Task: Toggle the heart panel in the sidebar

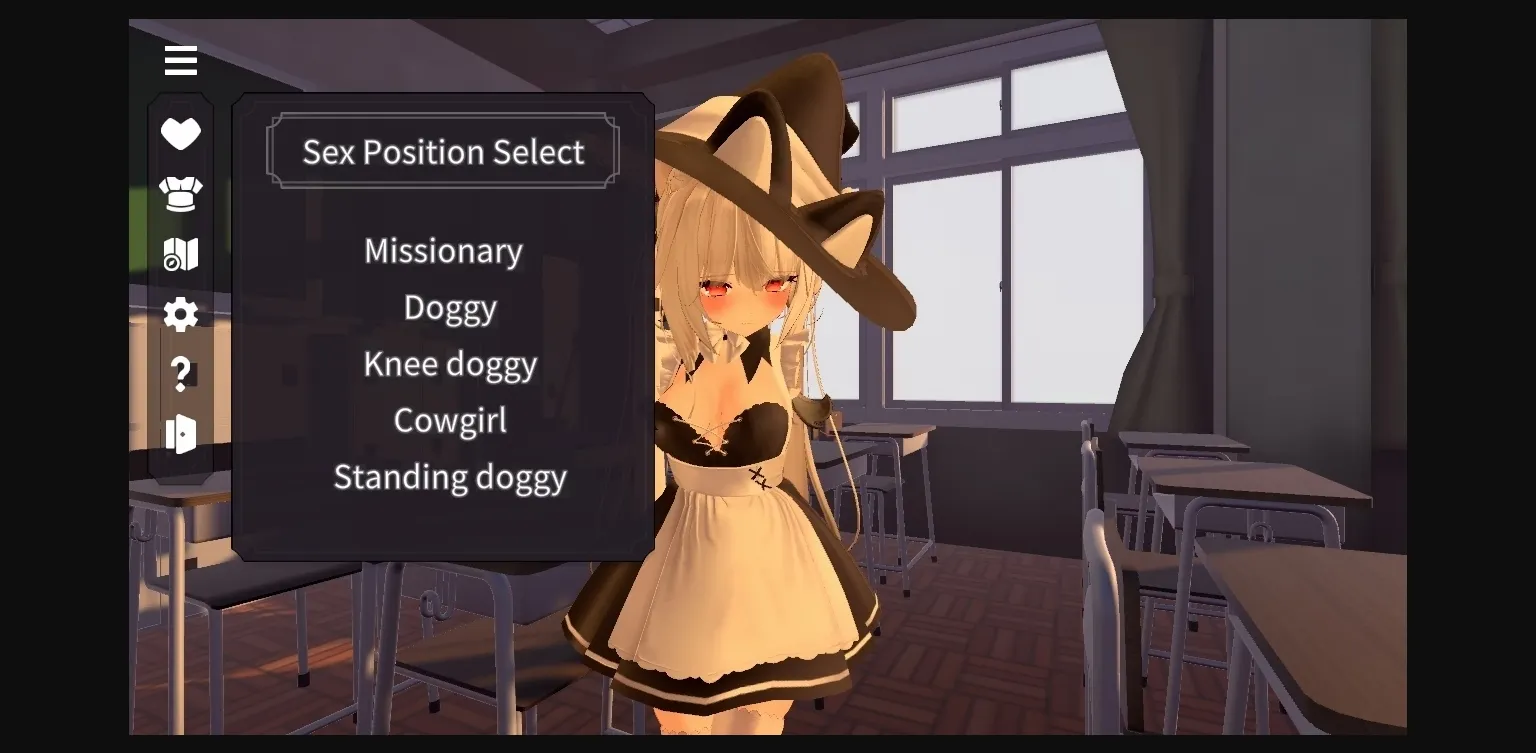Action: click(180, 133)
